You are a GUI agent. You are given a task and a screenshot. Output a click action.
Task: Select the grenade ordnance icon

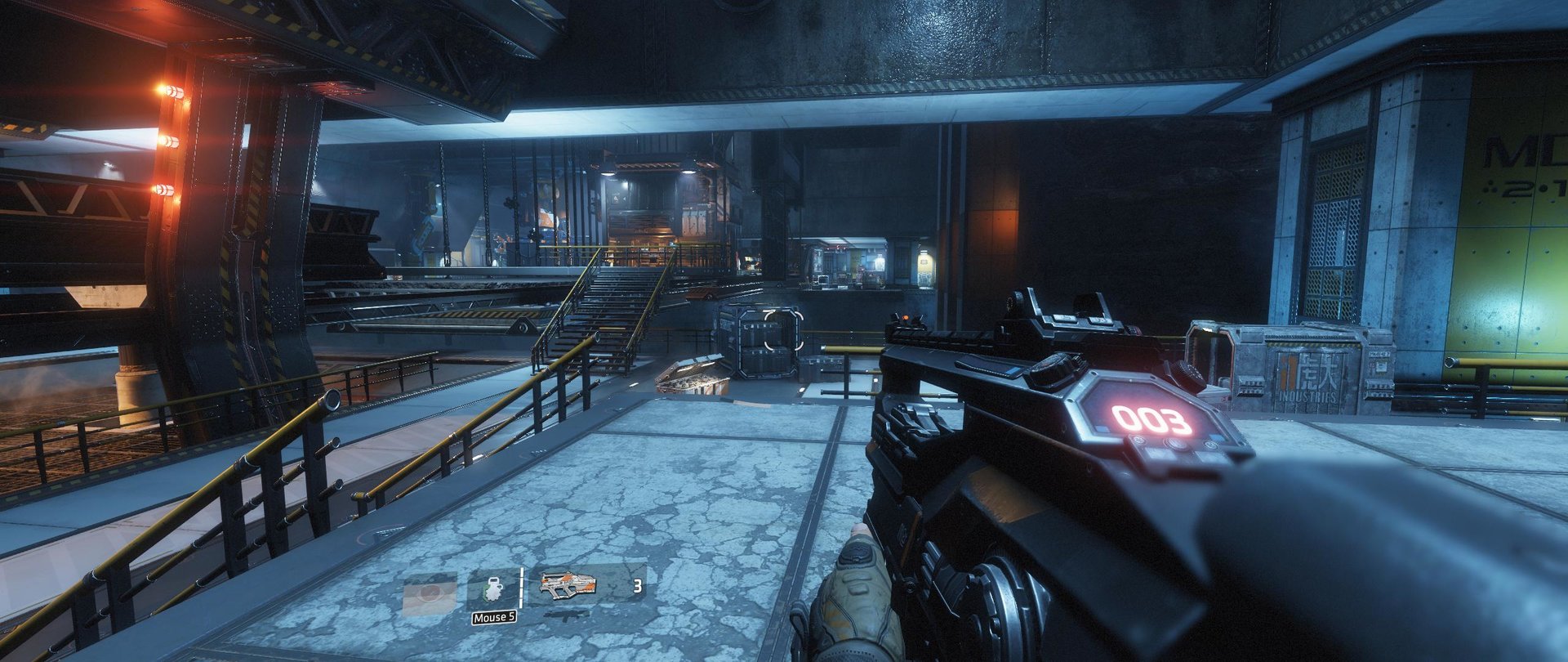point(492,591)
